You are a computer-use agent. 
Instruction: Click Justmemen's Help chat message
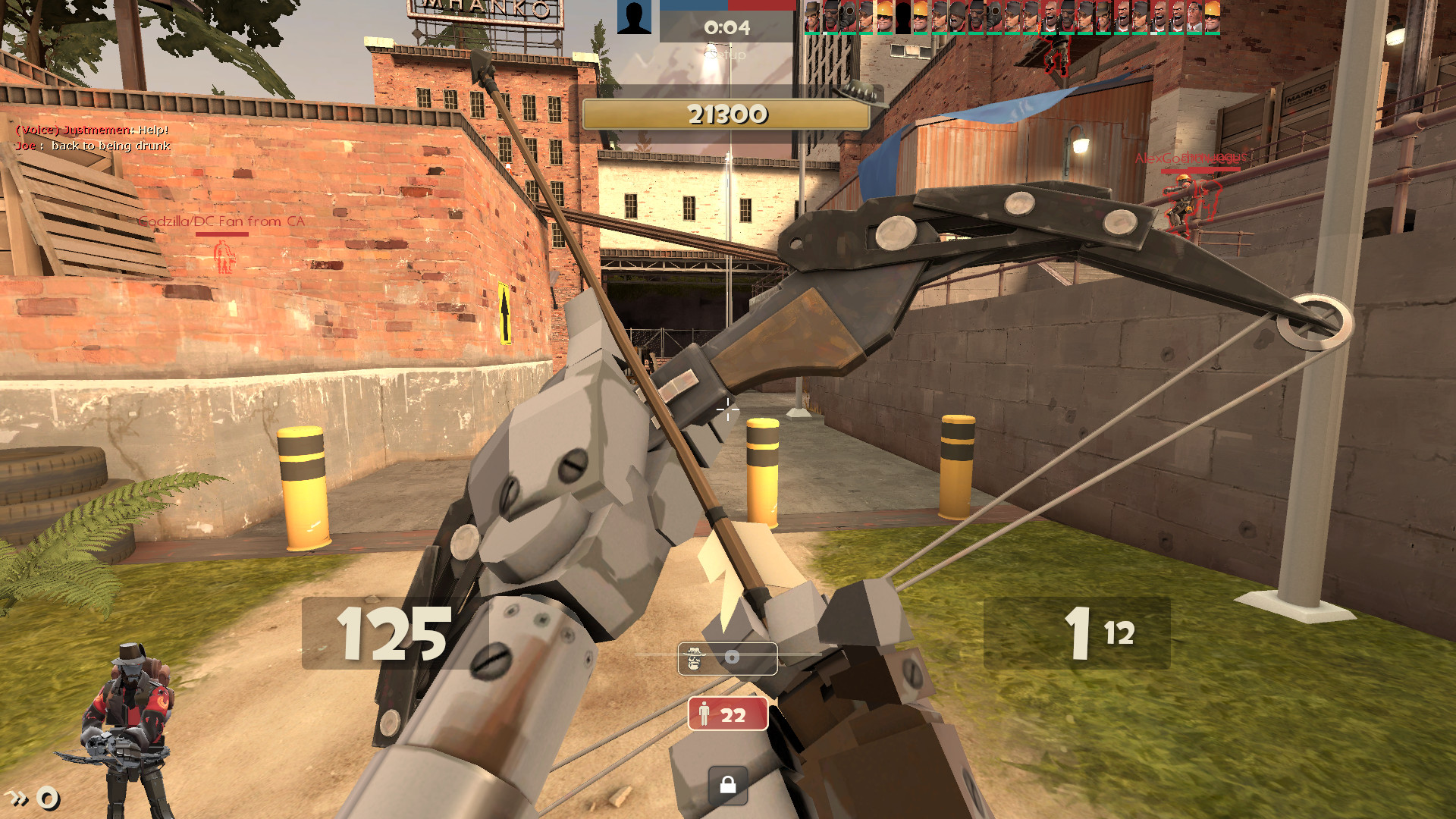(x=91, y=130)
